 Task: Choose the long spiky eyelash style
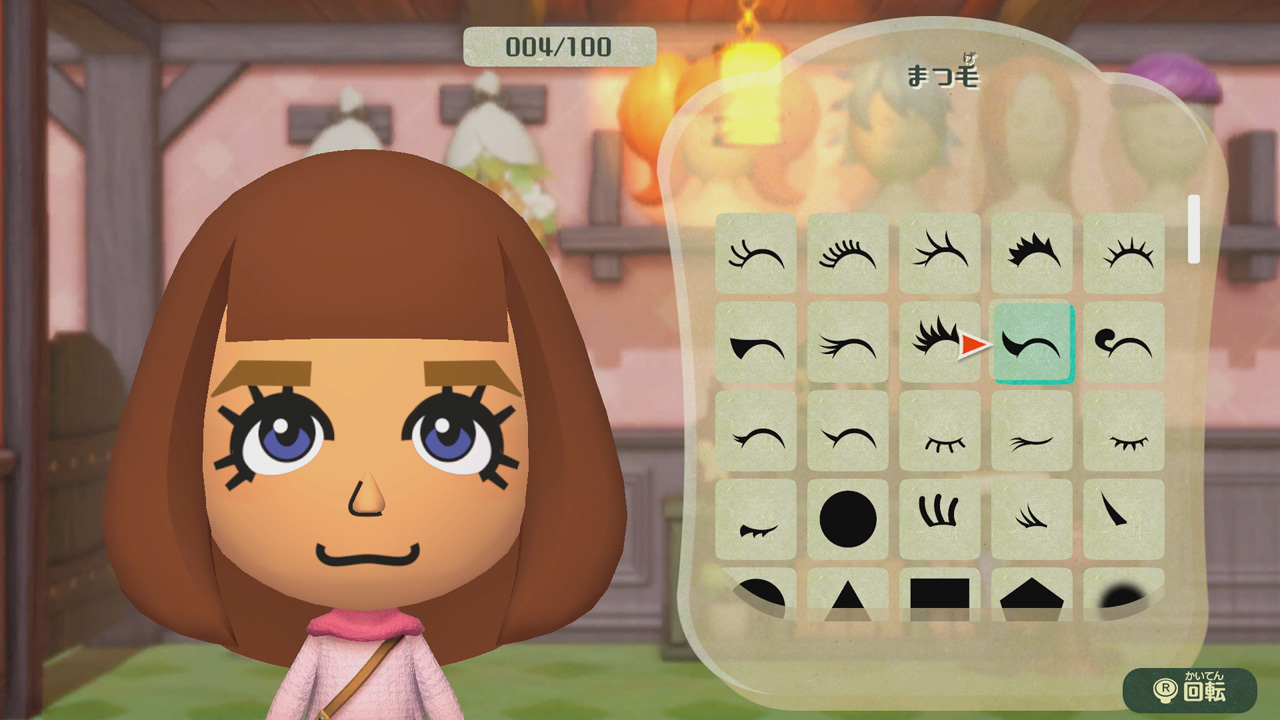940,252
